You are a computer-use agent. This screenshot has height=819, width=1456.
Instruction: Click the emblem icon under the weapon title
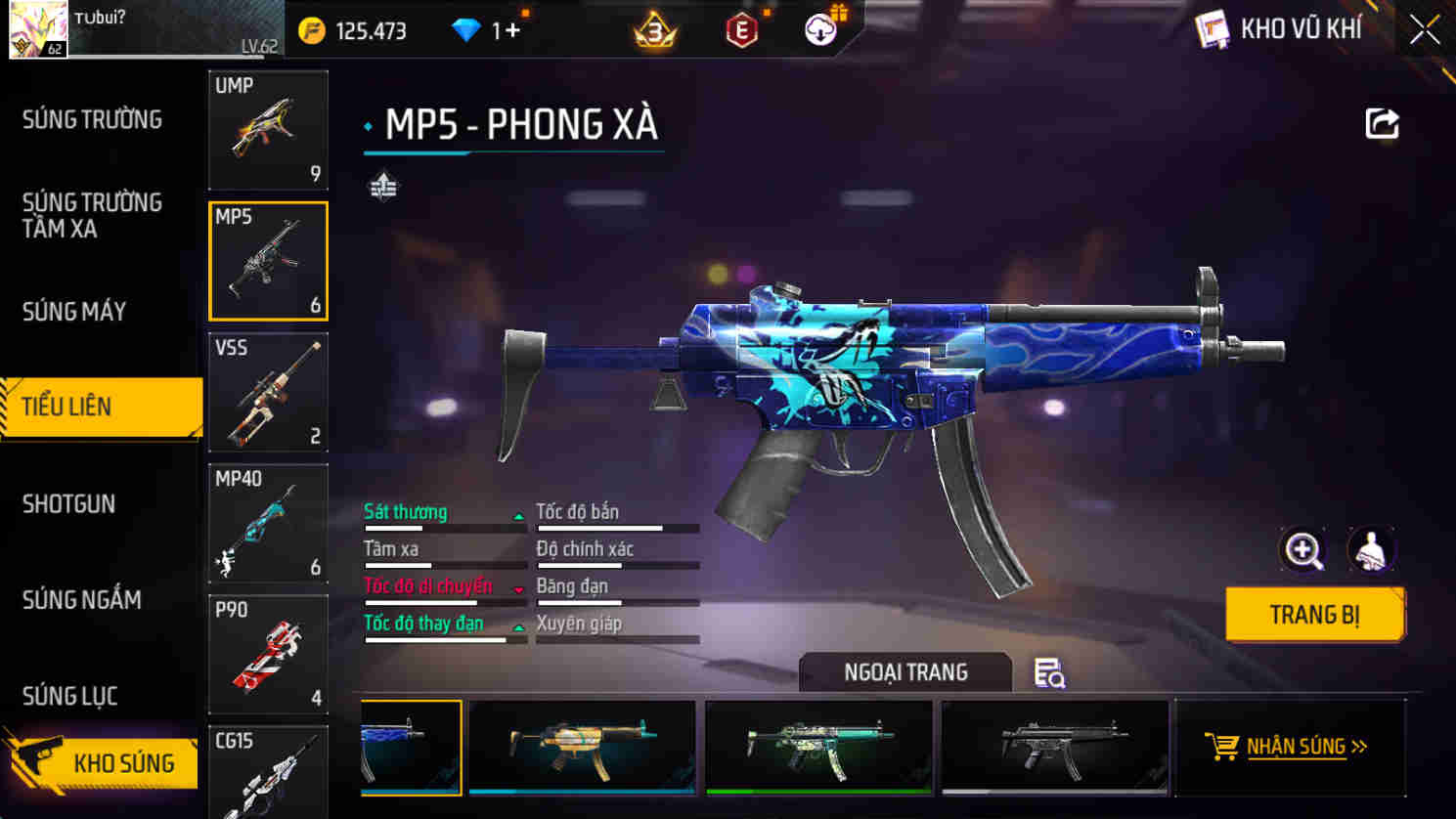381,184
